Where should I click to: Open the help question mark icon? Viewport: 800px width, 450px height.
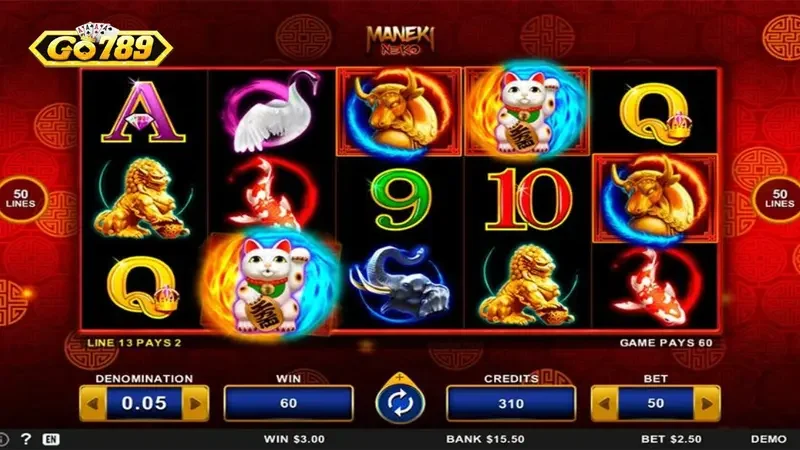click(25, 439)
